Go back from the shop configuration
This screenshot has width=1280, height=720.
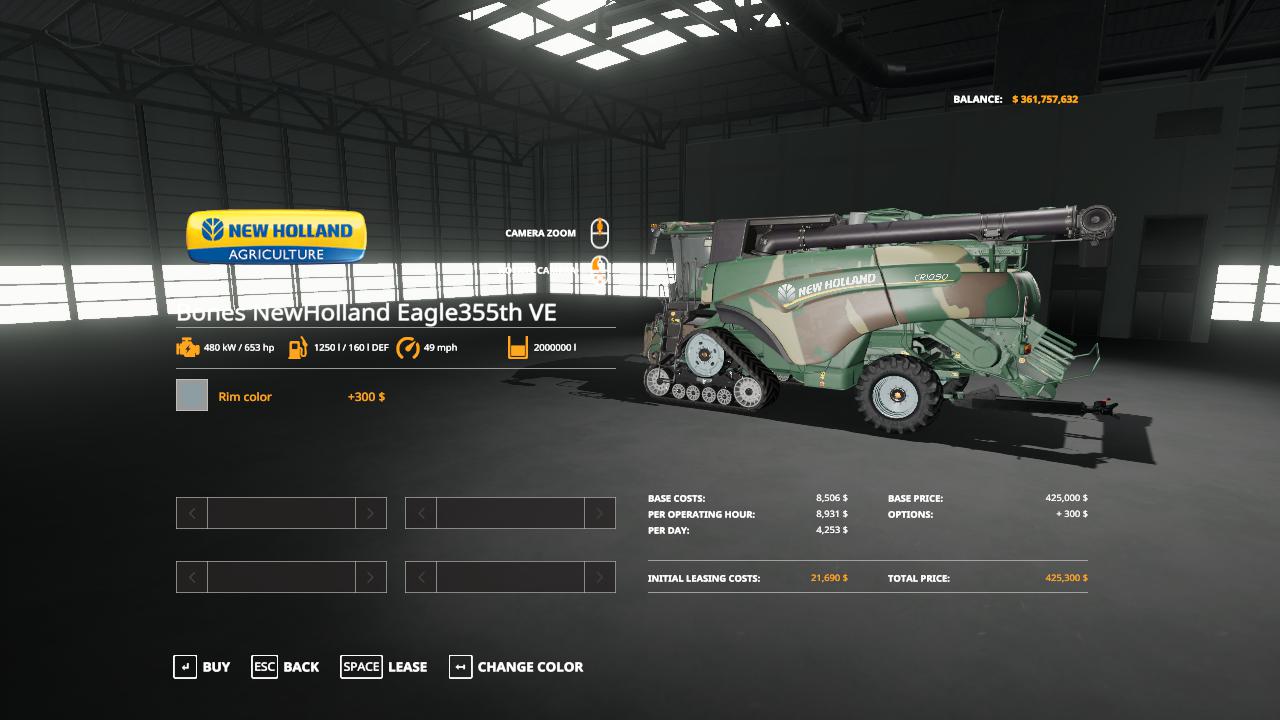(x=285, y=667)
